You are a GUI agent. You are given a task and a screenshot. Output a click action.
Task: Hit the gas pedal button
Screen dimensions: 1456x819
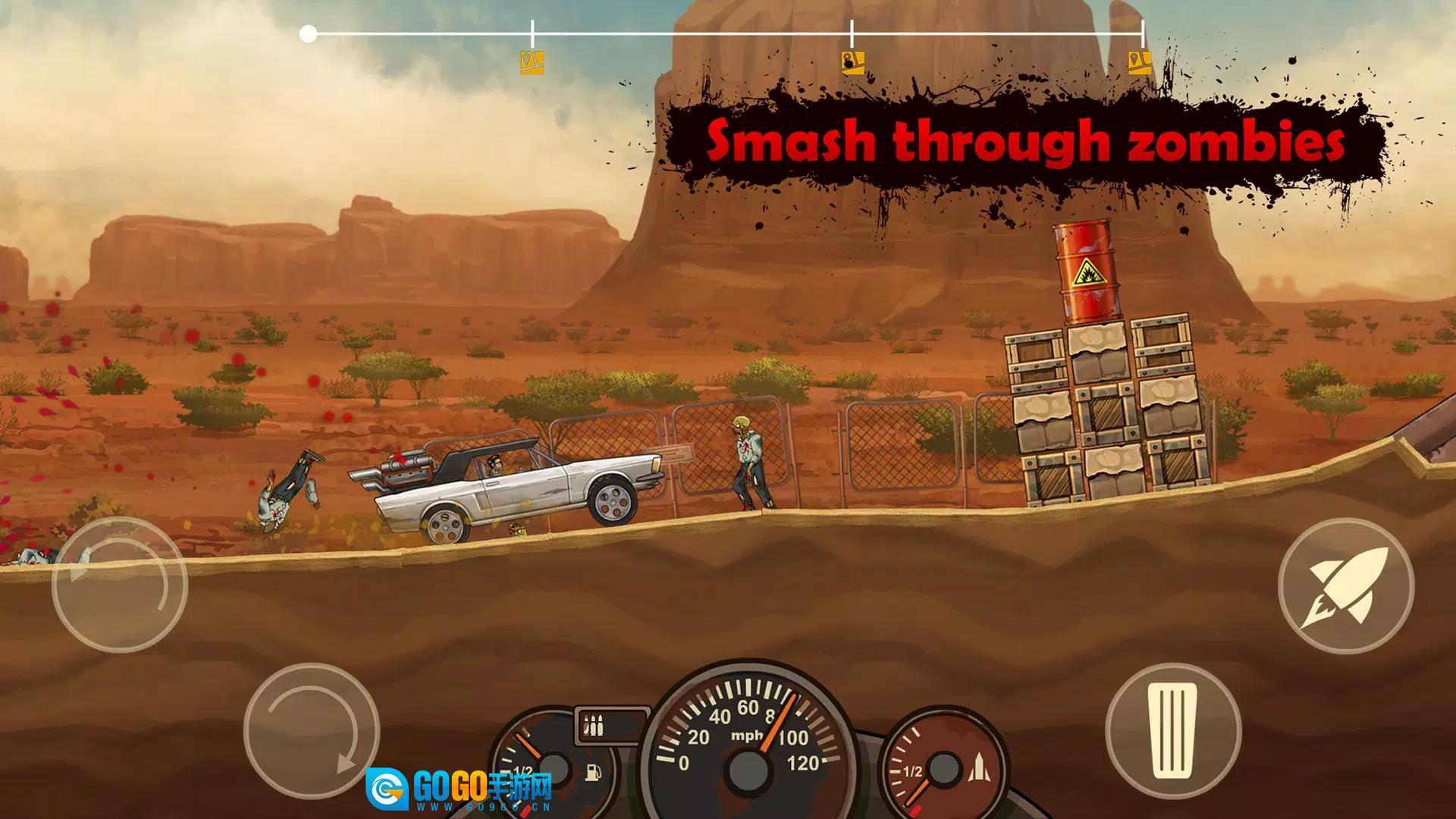point(1172,730)
